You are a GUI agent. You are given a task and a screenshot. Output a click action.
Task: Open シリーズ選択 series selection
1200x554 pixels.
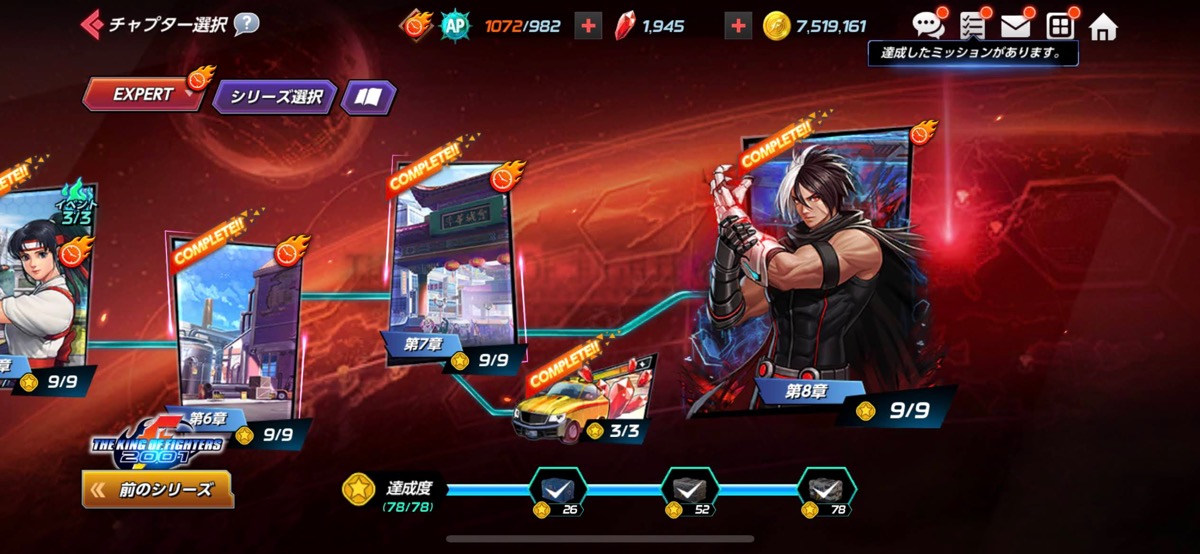pyautogui.click(x=275, y=97)
